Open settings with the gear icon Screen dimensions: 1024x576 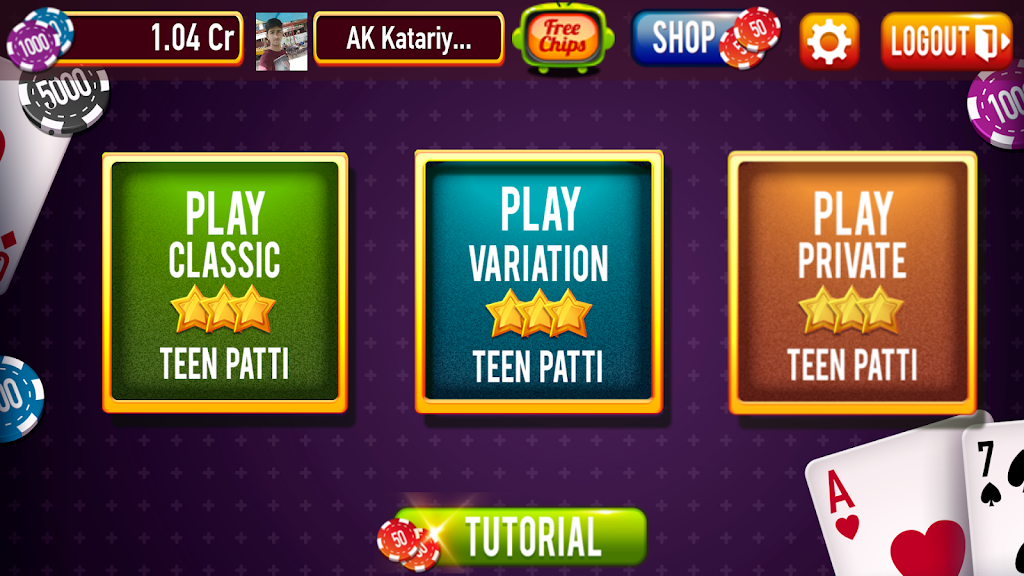(829, 41)
